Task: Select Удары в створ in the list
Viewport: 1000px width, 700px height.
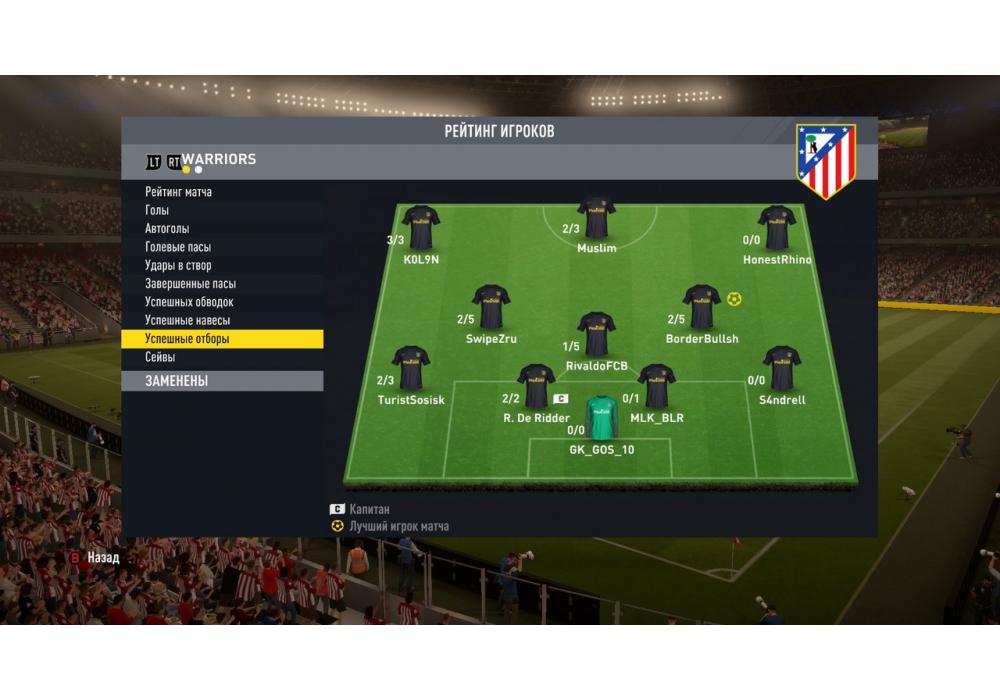Action: click(x=178, y=266)
